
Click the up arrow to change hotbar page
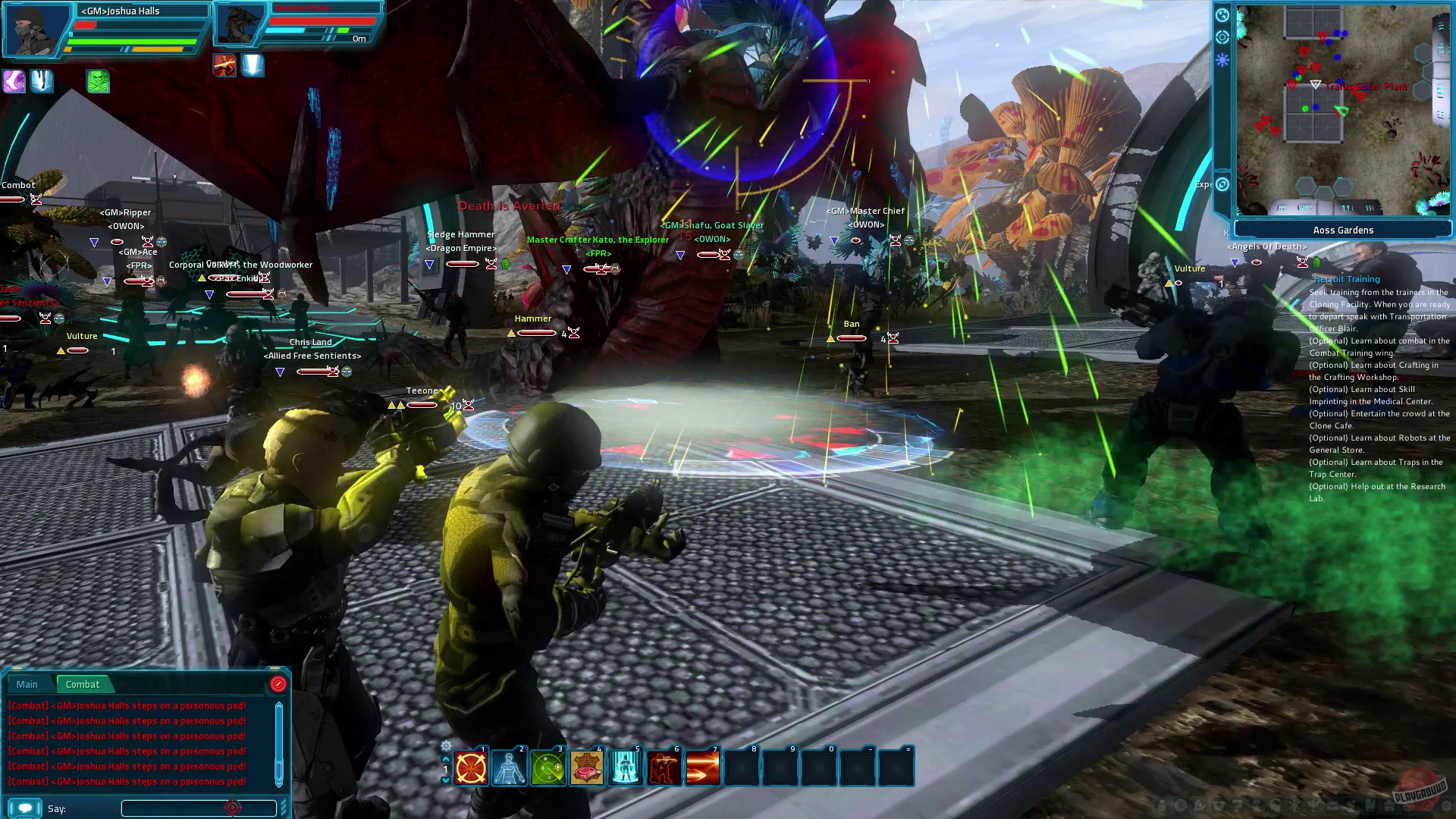click(446, 759)
